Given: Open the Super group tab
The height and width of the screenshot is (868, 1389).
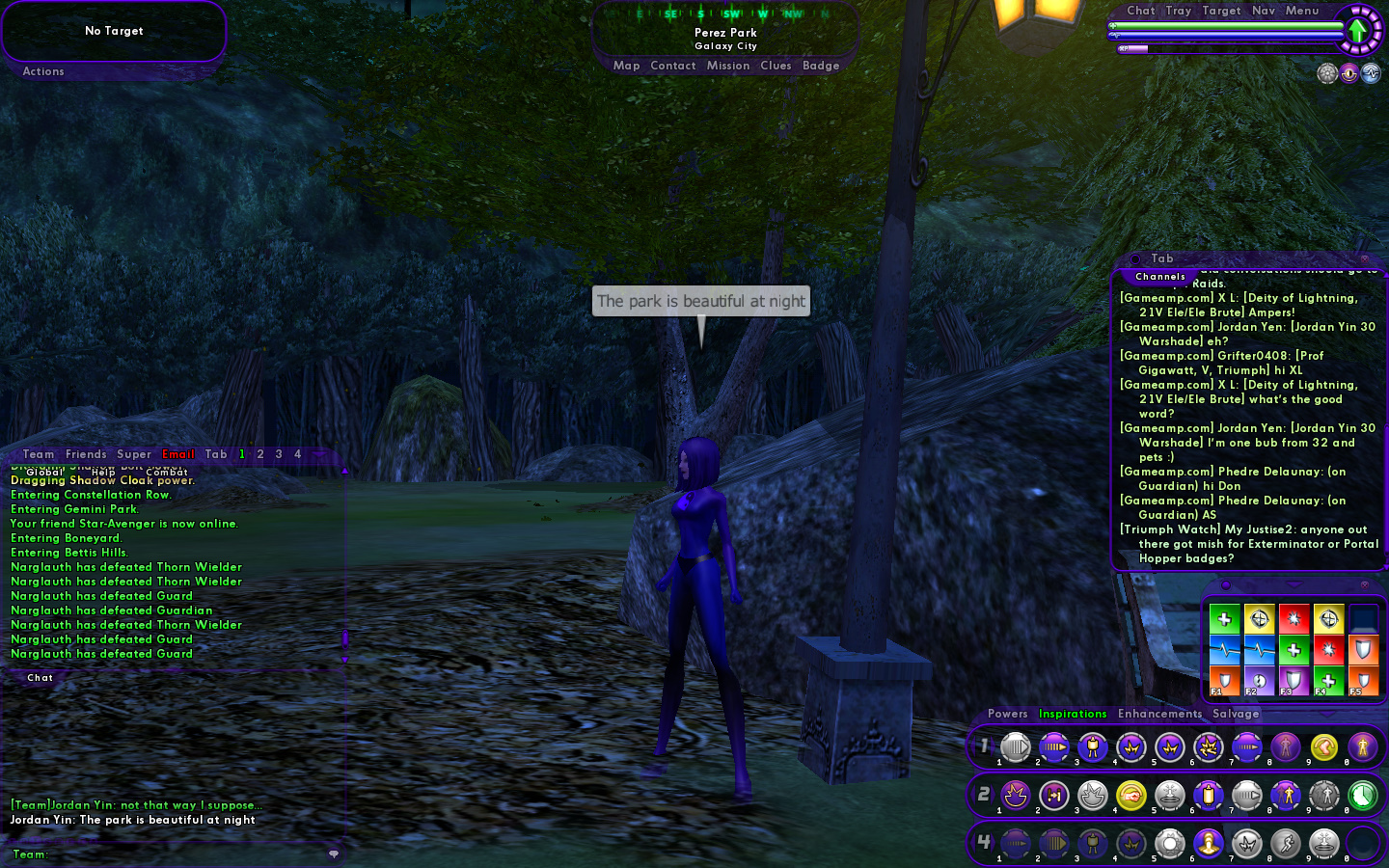Looking at the screenshot, I should [134, 454].
